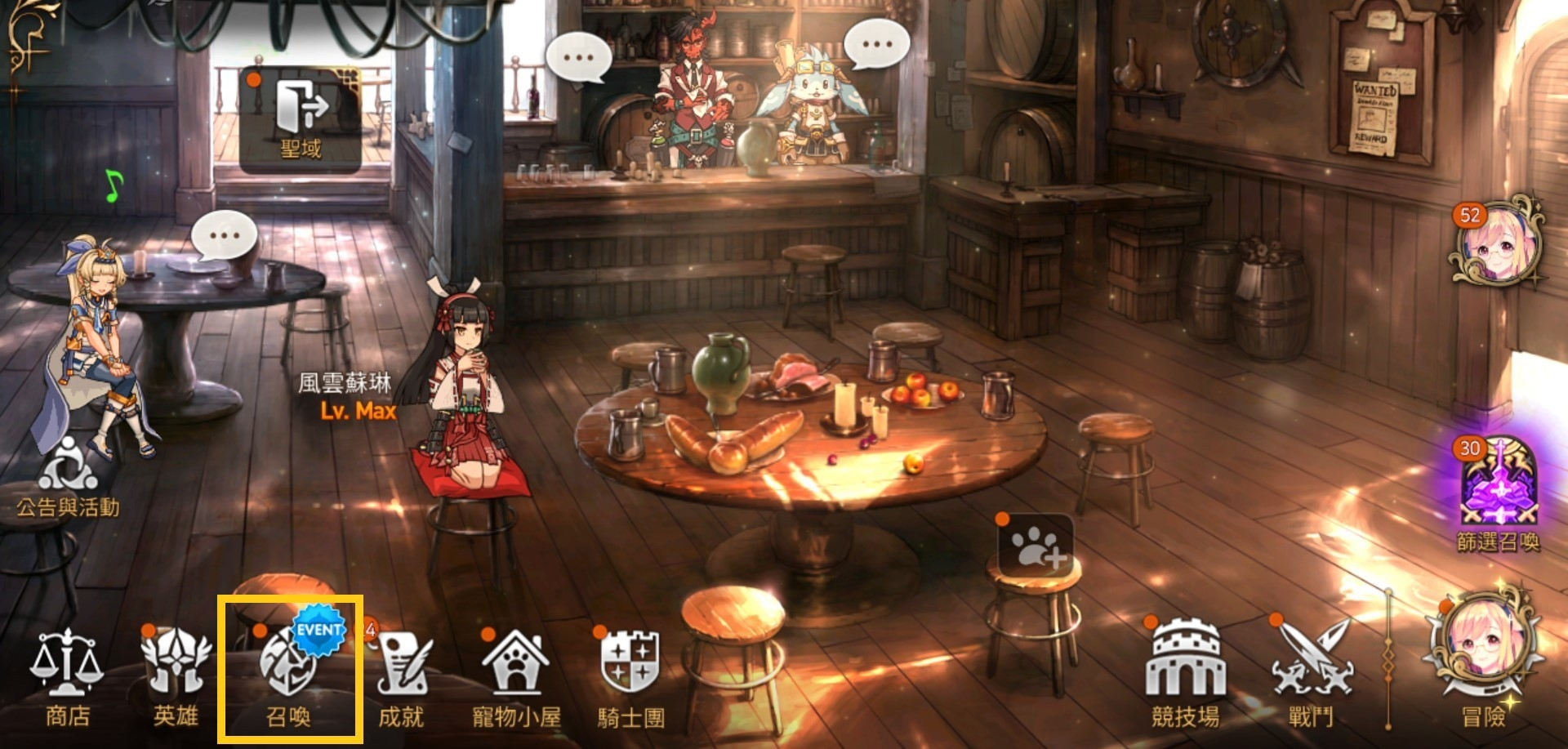Enter the 寵物小屋 pet house
This screenshot has height=749, width=1568.
[516, 678]
